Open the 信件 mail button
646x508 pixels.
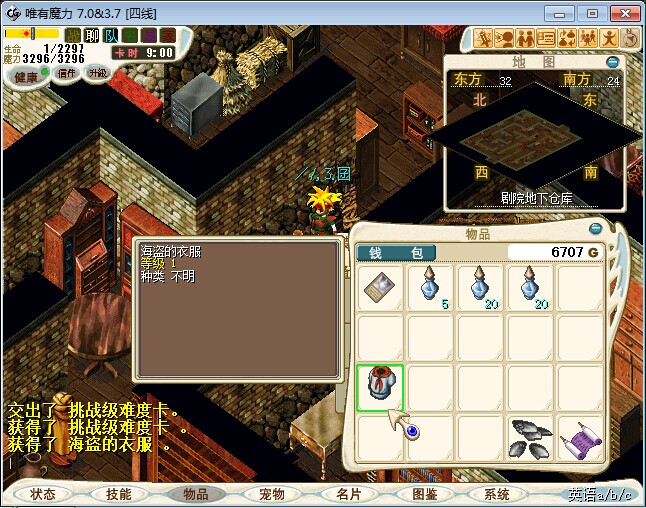tap(66, 73)
